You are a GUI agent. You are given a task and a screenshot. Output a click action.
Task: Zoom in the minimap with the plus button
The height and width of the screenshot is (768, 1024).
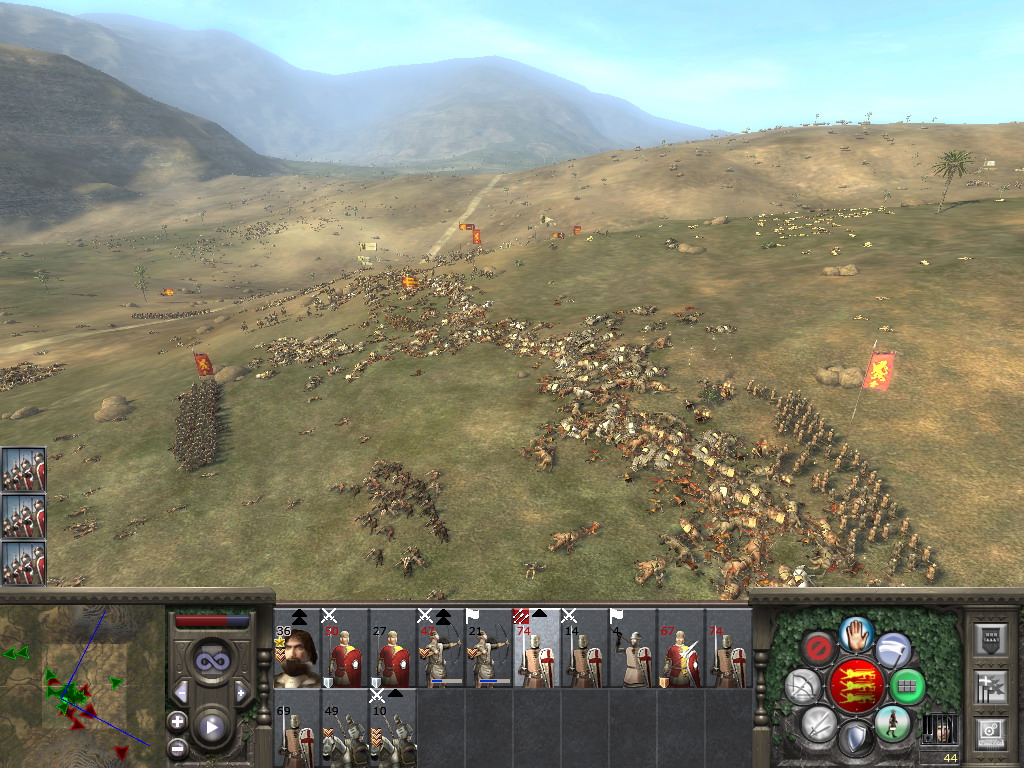tap(177, 721)
